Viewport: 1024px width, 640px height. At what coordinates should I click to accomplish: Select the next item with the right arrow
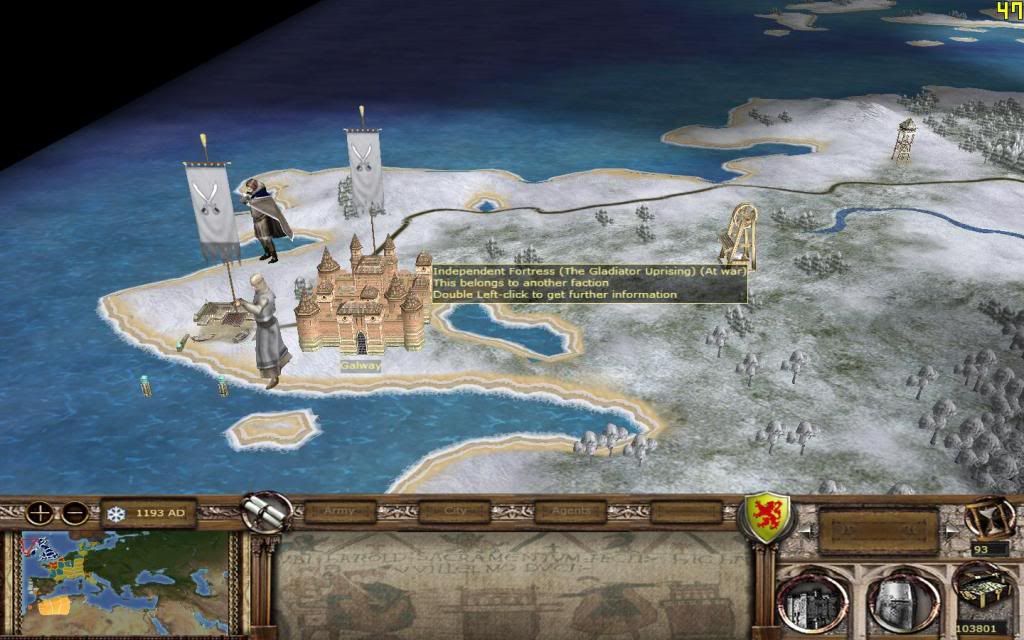(949, 528)
